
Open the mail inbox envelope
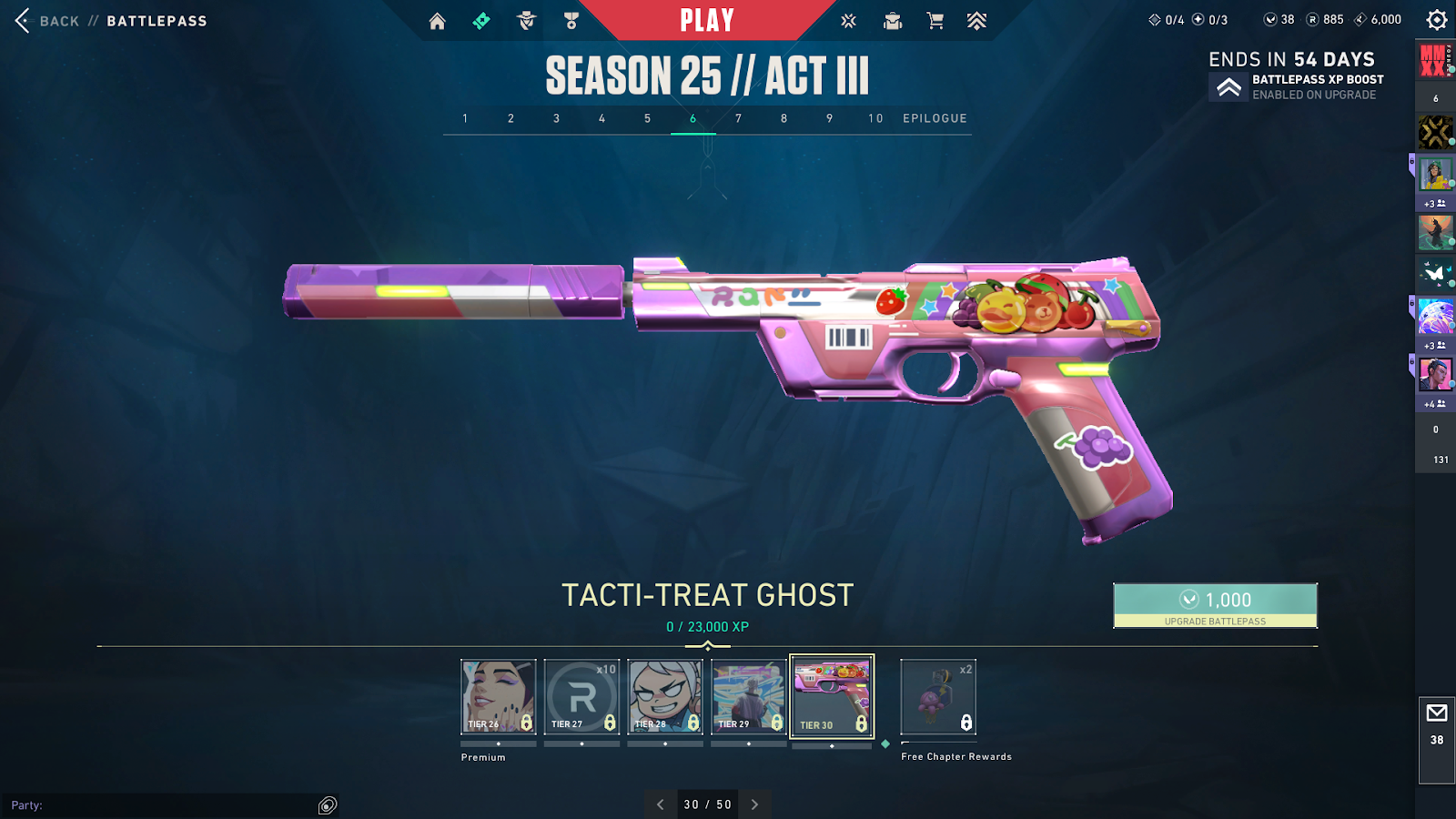[x=1437, y=713]
